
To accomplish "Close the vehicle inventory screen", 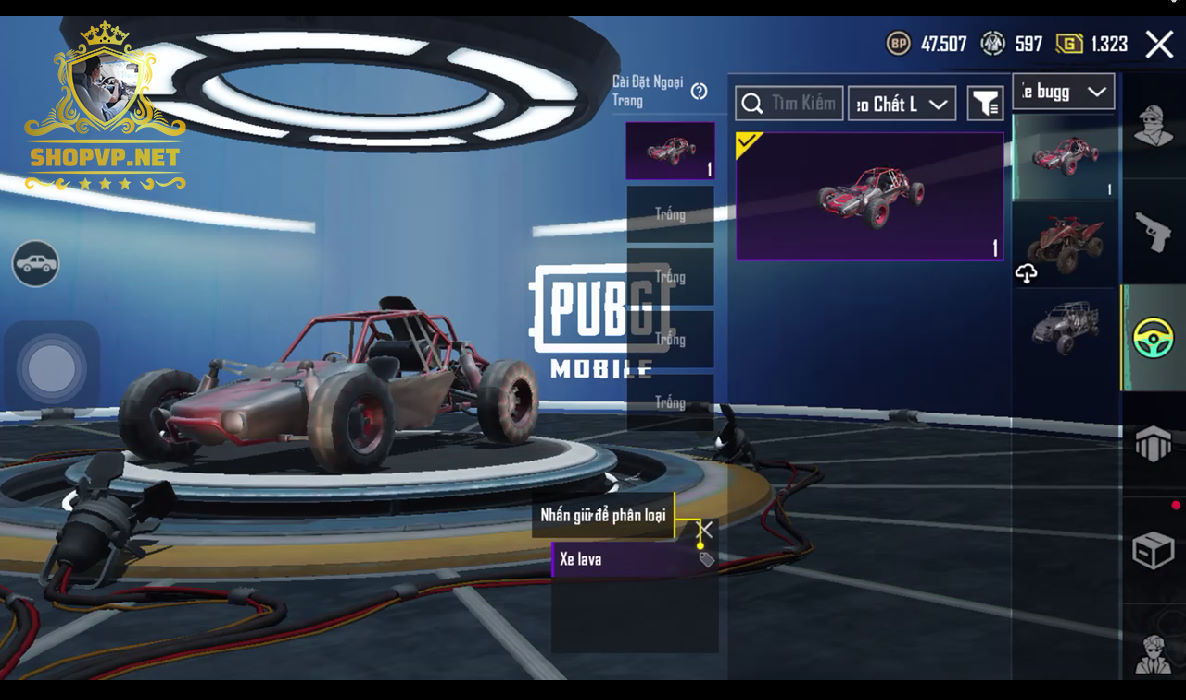I will pyautogui.click(x=1159, y=44).
